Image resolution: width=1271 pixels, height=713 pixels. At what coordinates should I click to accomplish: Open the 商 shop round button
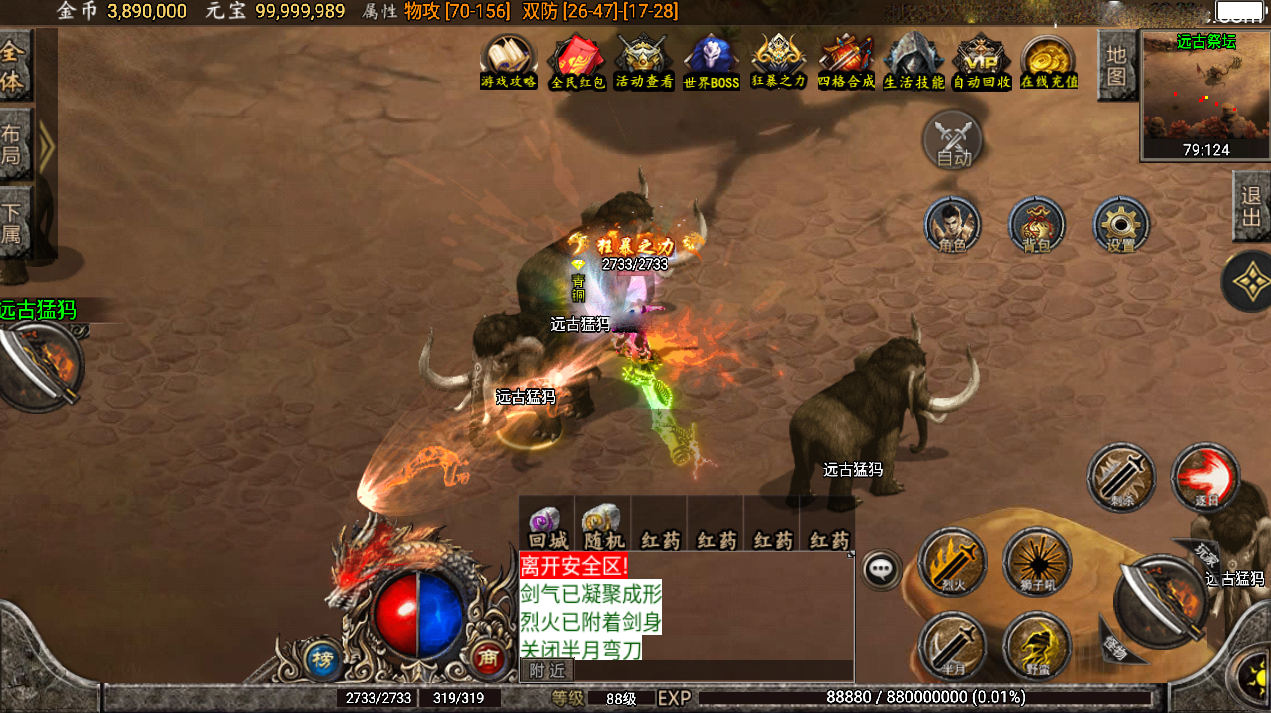coord(489,657)
